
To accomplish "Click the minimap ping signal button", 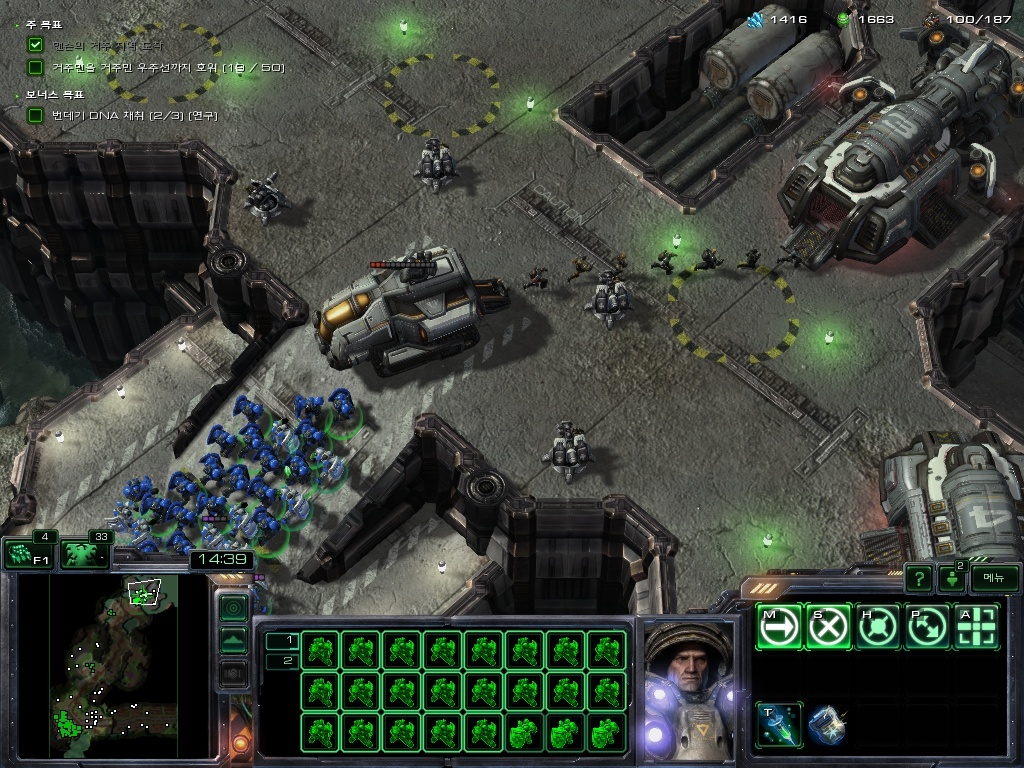I will click(x=233, y=607).
